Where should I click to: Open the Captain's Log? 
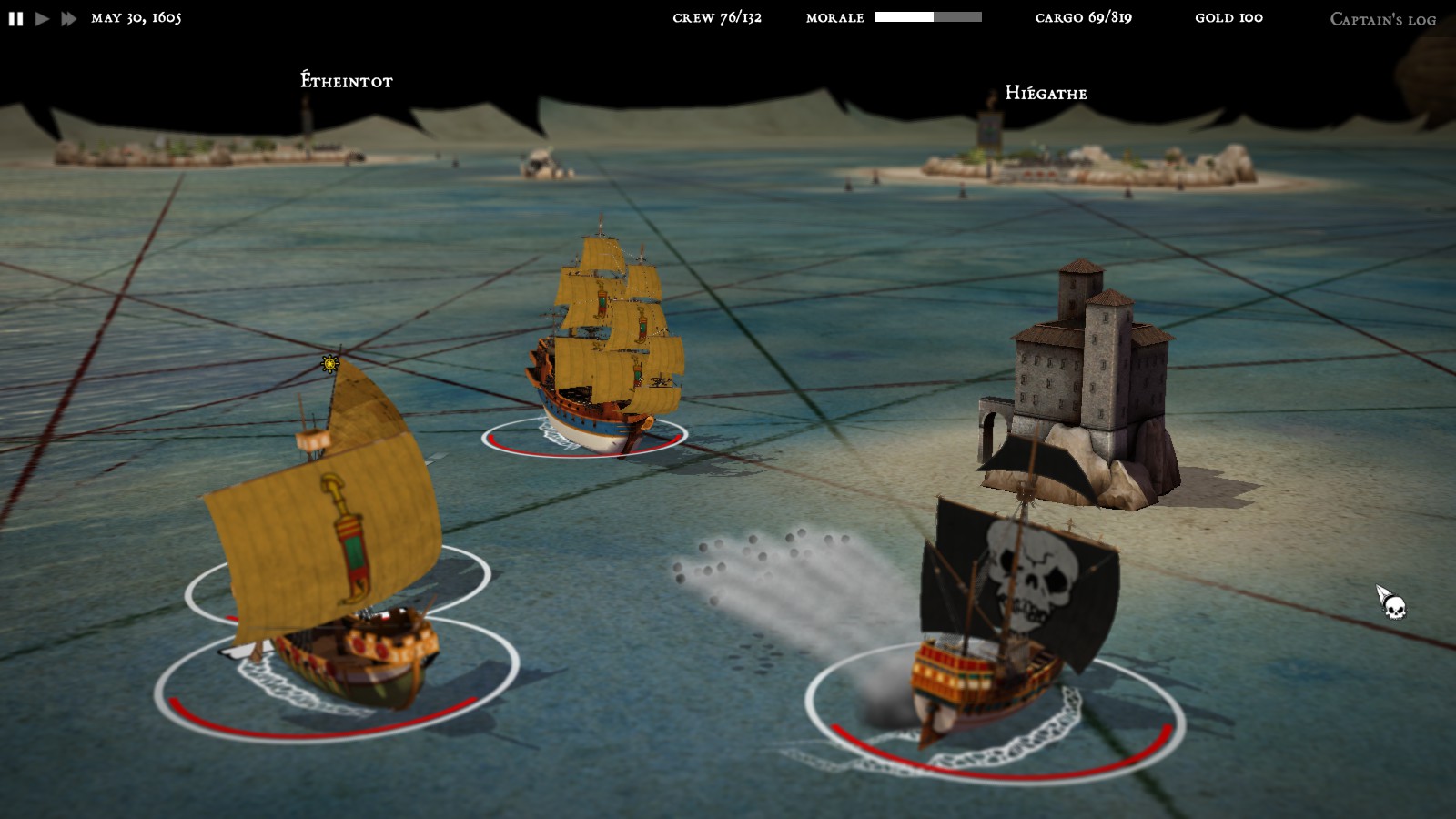coord(1381,17)
